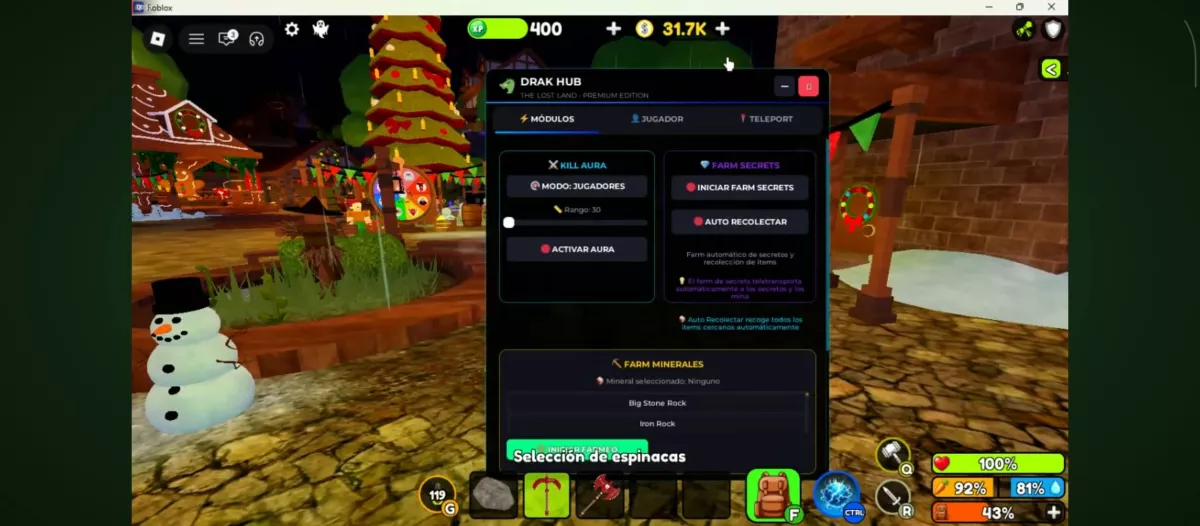
Task: Start Iniciar Farm Secrets
Action: (740, 187)
